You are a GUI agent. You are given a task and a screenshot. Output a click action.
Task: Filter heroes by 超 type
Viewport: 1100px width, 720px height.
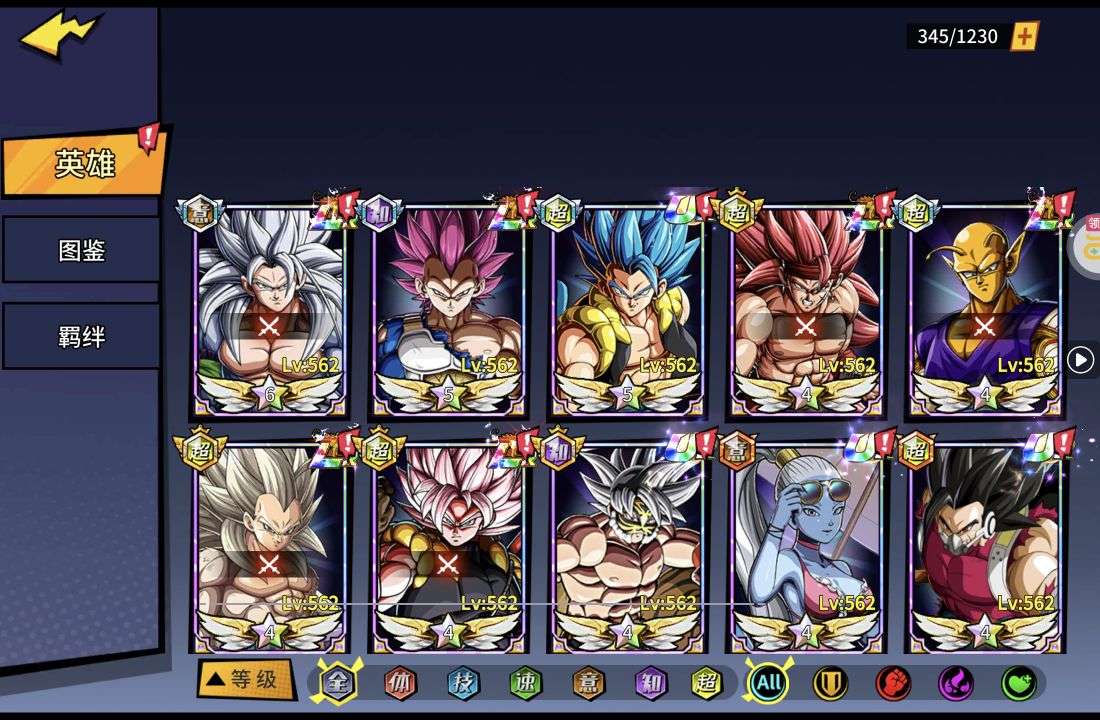point(707,683)
